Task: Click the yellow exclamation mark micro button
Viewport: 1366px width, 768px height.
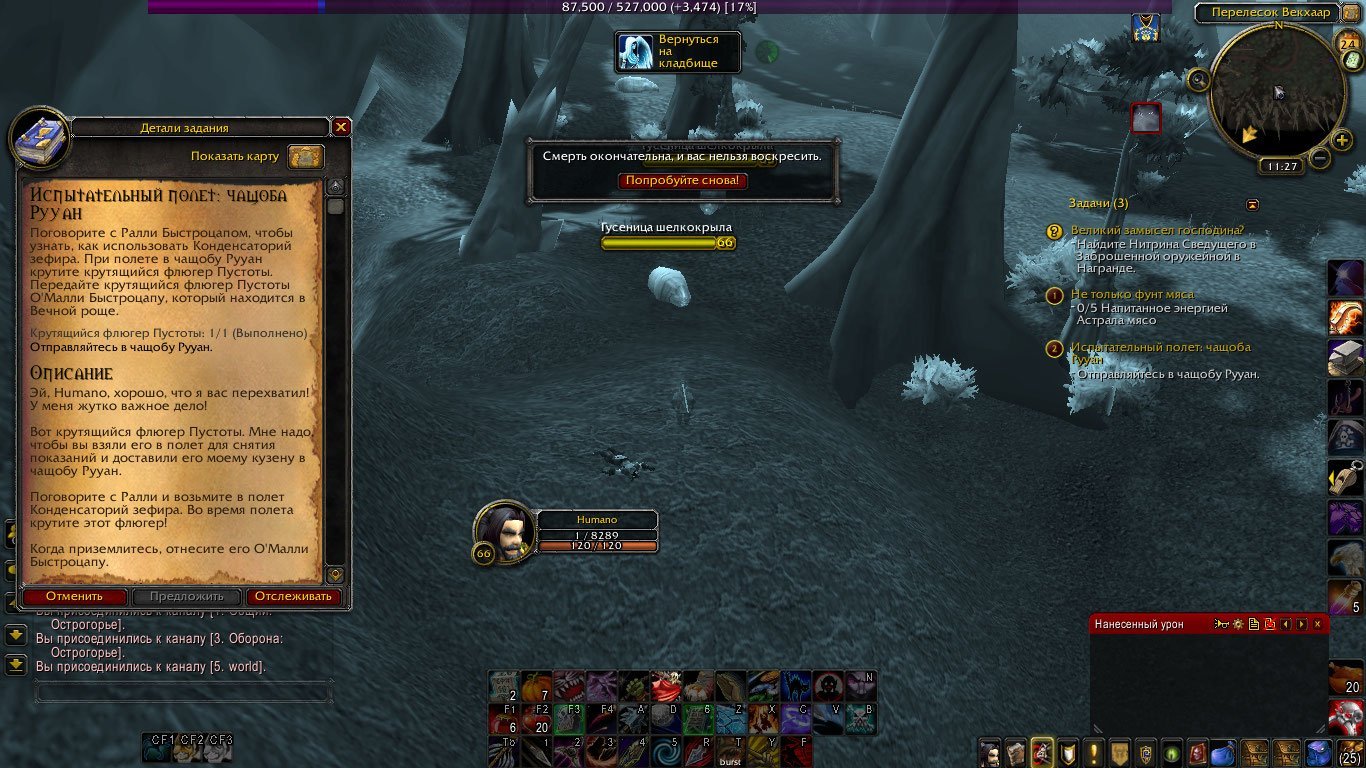Action: click(x=1095, y=752)
